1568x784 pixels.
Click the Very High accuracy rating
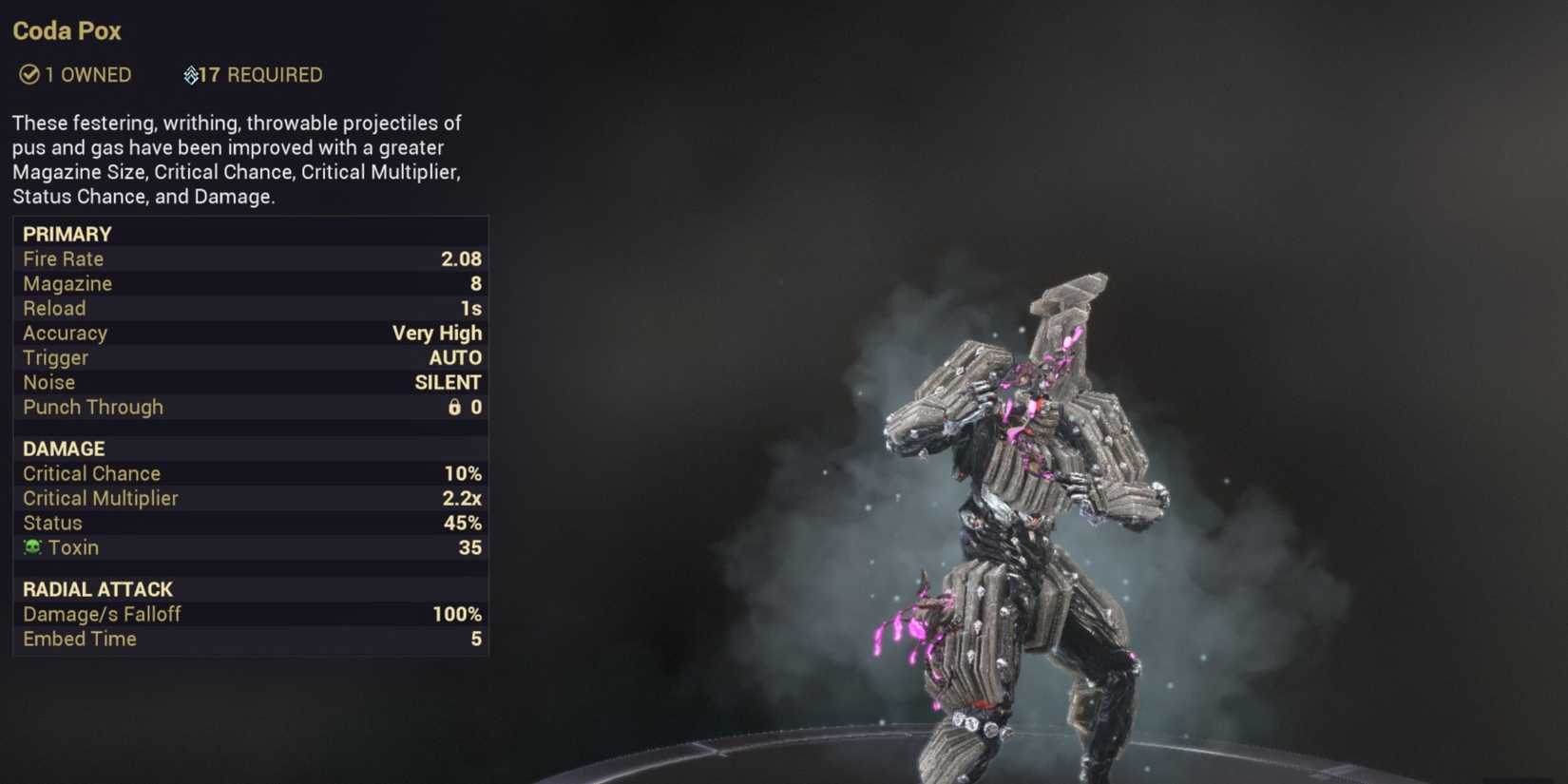tap(437, 333)
